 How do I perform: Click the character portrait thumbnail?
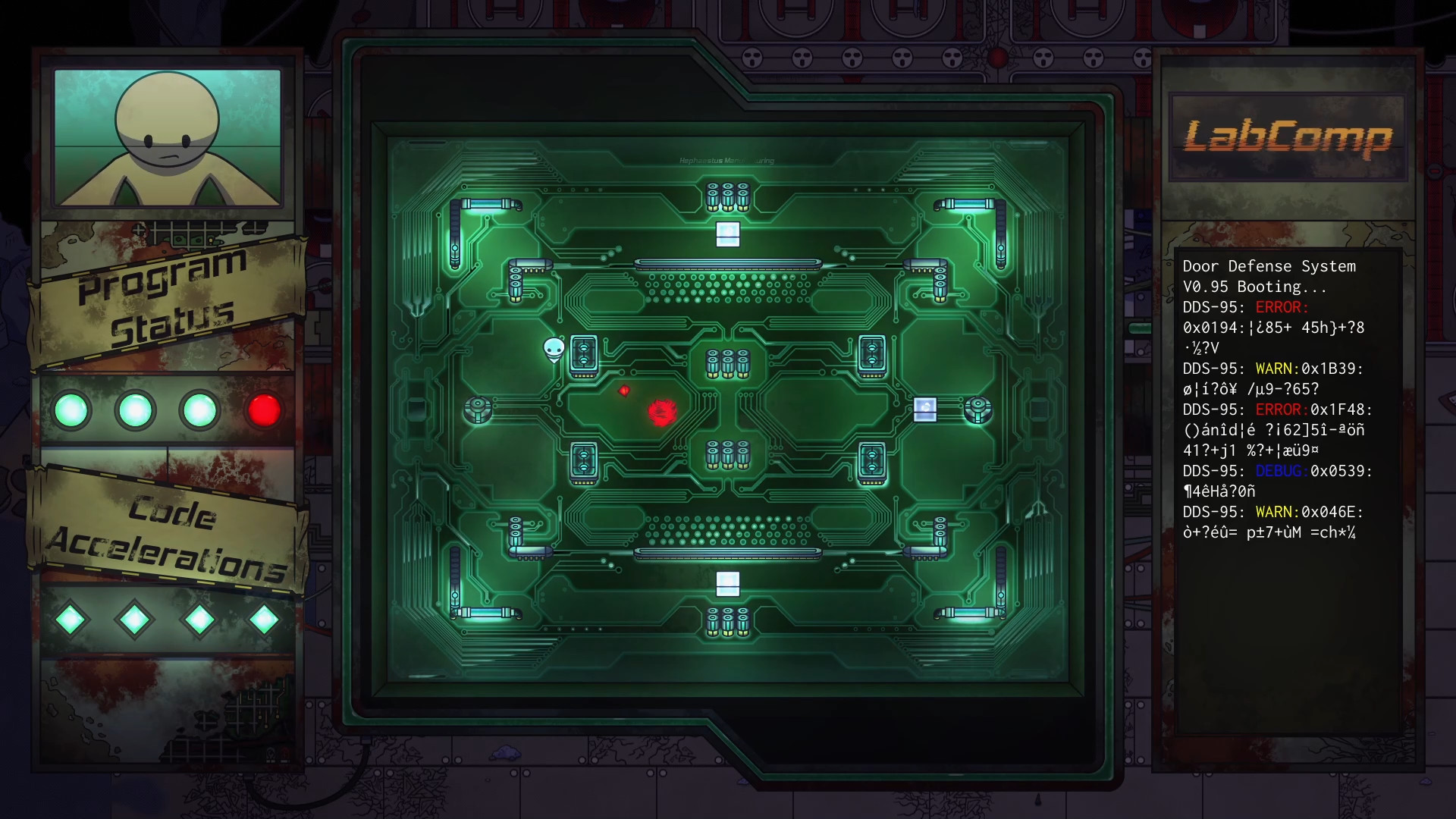[167, 136]
